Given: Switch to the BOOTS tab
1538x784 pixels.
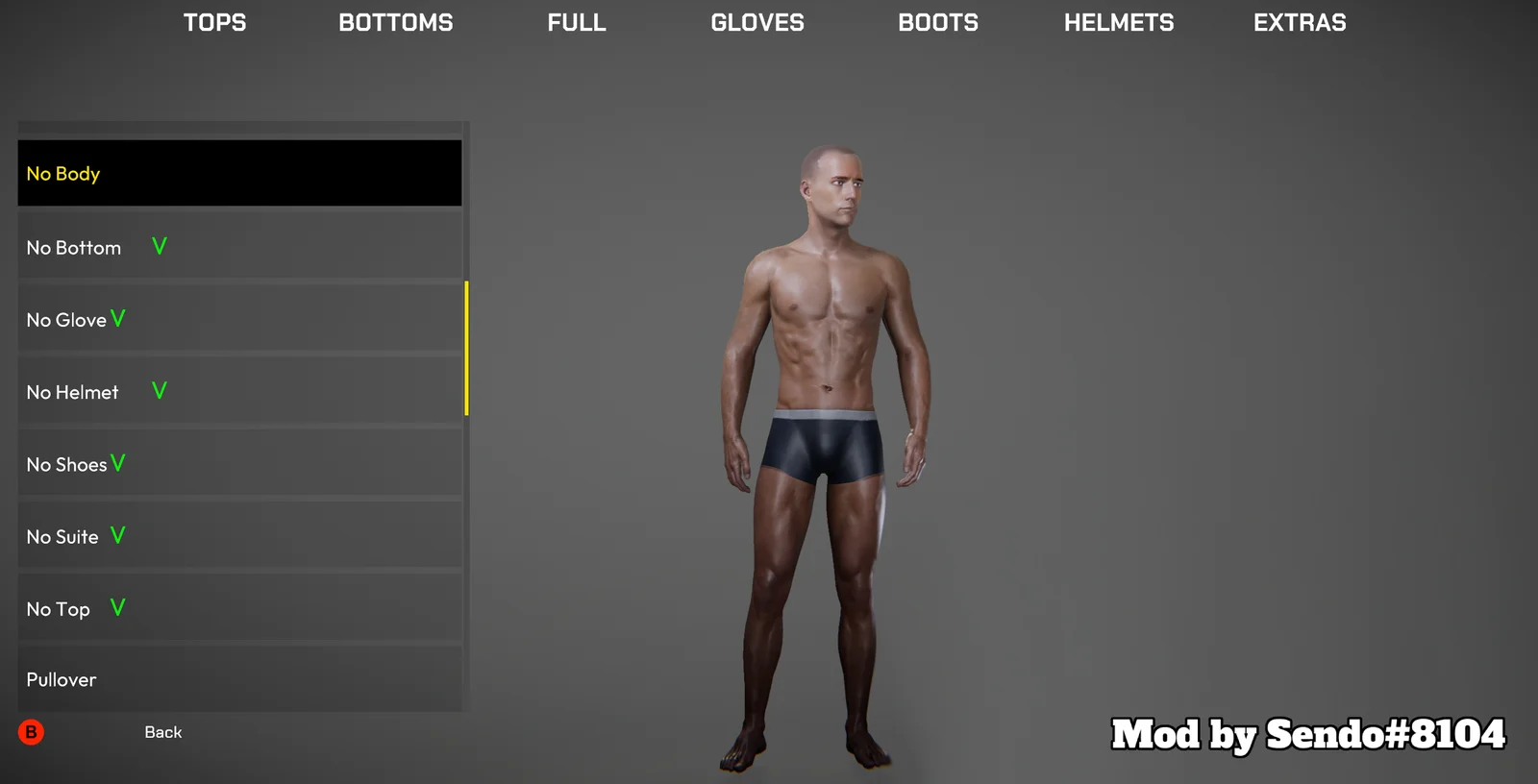Looking at the screenshot, I should [938, 22].
